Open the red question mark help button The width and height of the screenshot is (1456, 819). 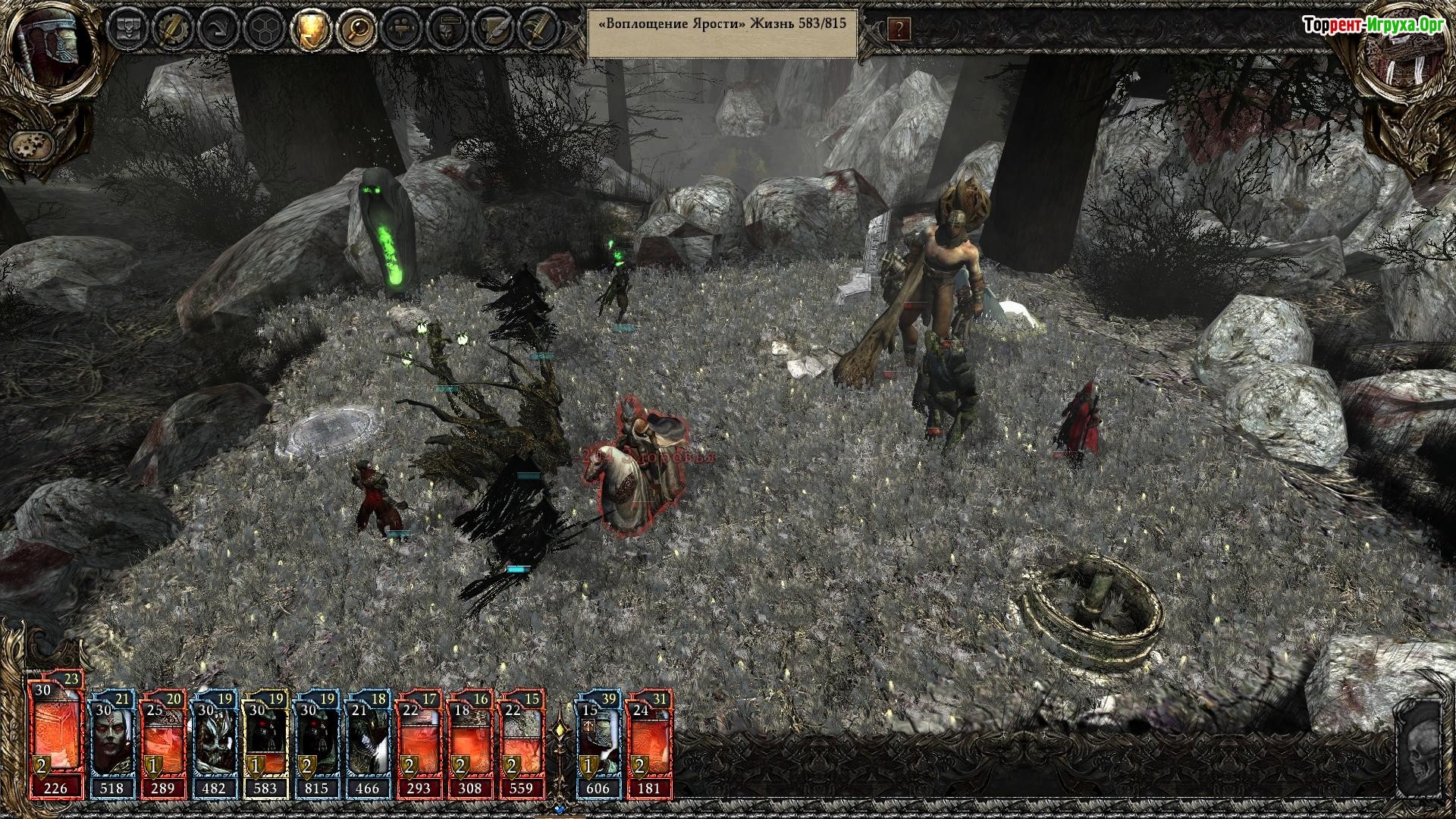coord(899,30)
